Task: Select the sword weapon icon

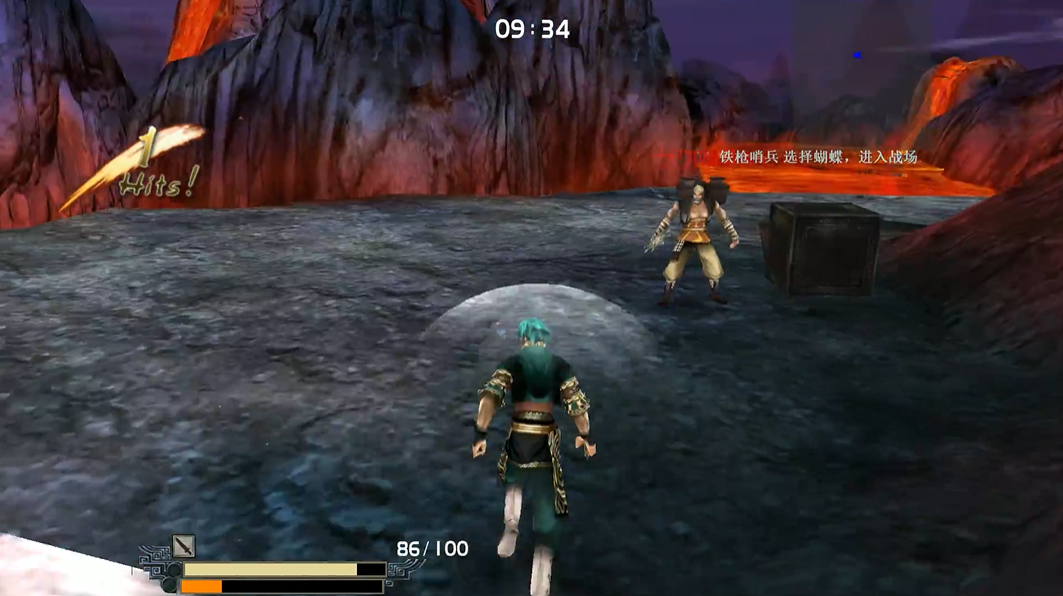Action: [x=184, y=546]
